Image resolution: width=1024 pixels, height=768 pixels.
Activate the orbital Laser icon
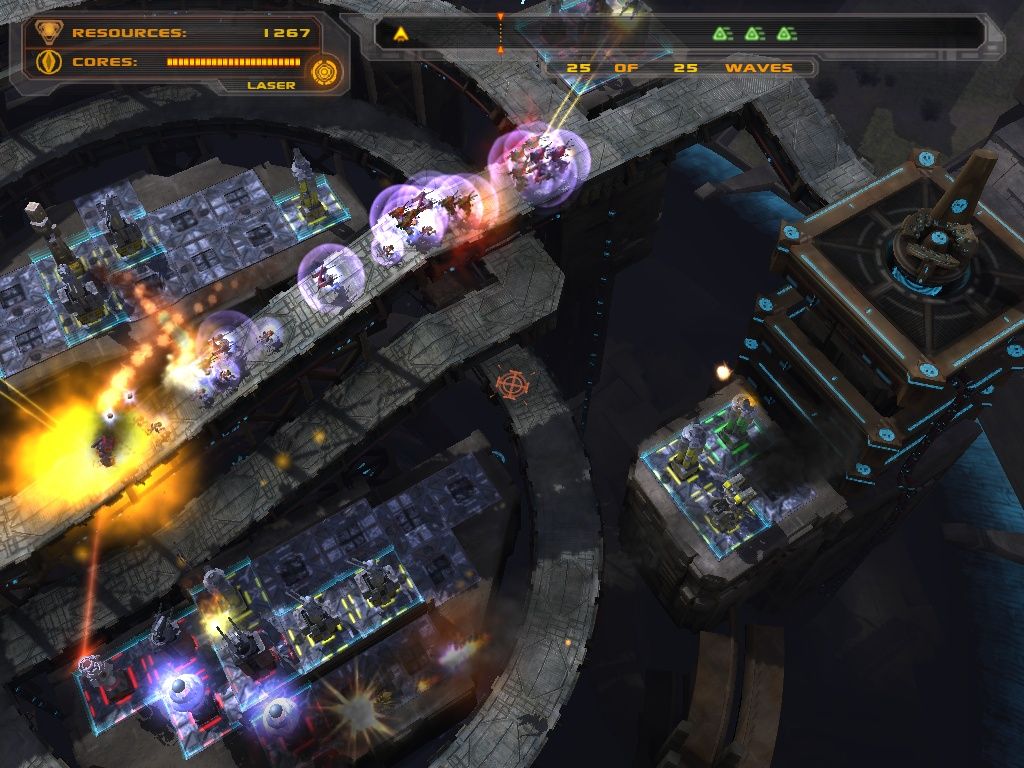[325, 71]
